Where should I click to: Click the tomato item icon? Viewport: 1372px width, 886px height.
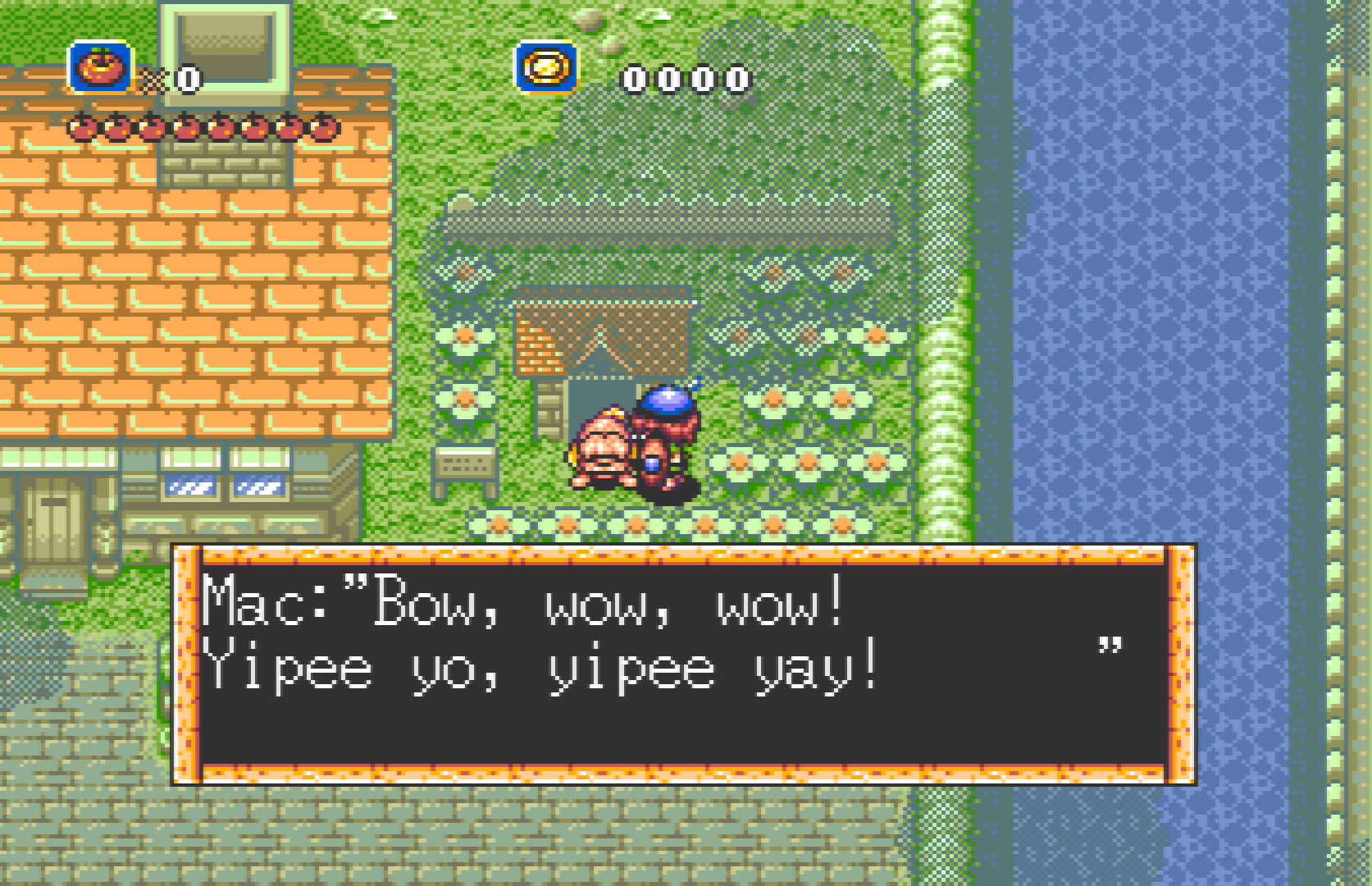click(x=100, y=67)
